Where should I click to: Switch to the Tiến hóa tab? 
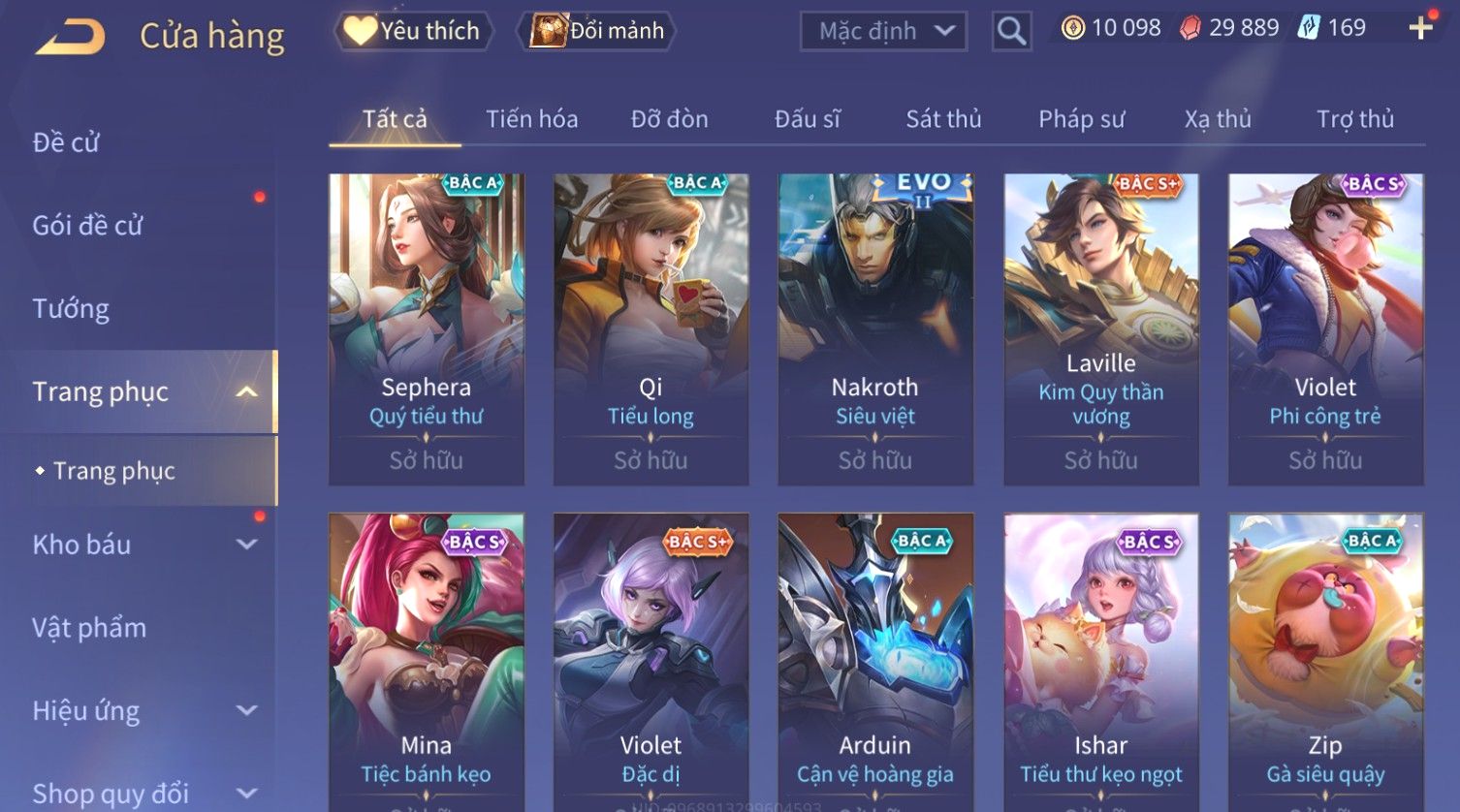point(531,119)
